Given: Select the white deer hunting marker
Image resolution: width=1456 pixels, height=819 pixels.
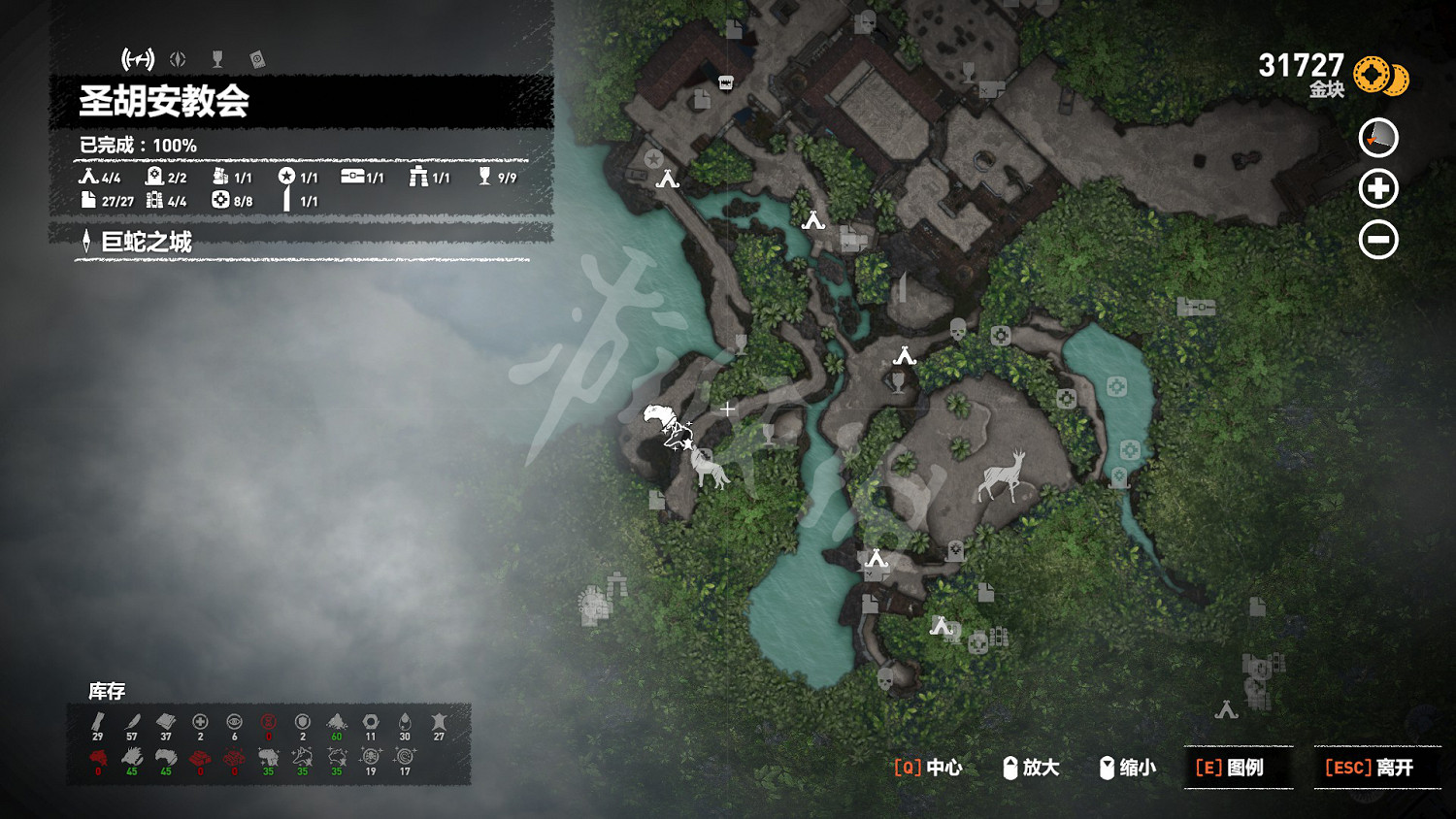Looking at the screenshot, I should pos(1004,475).
